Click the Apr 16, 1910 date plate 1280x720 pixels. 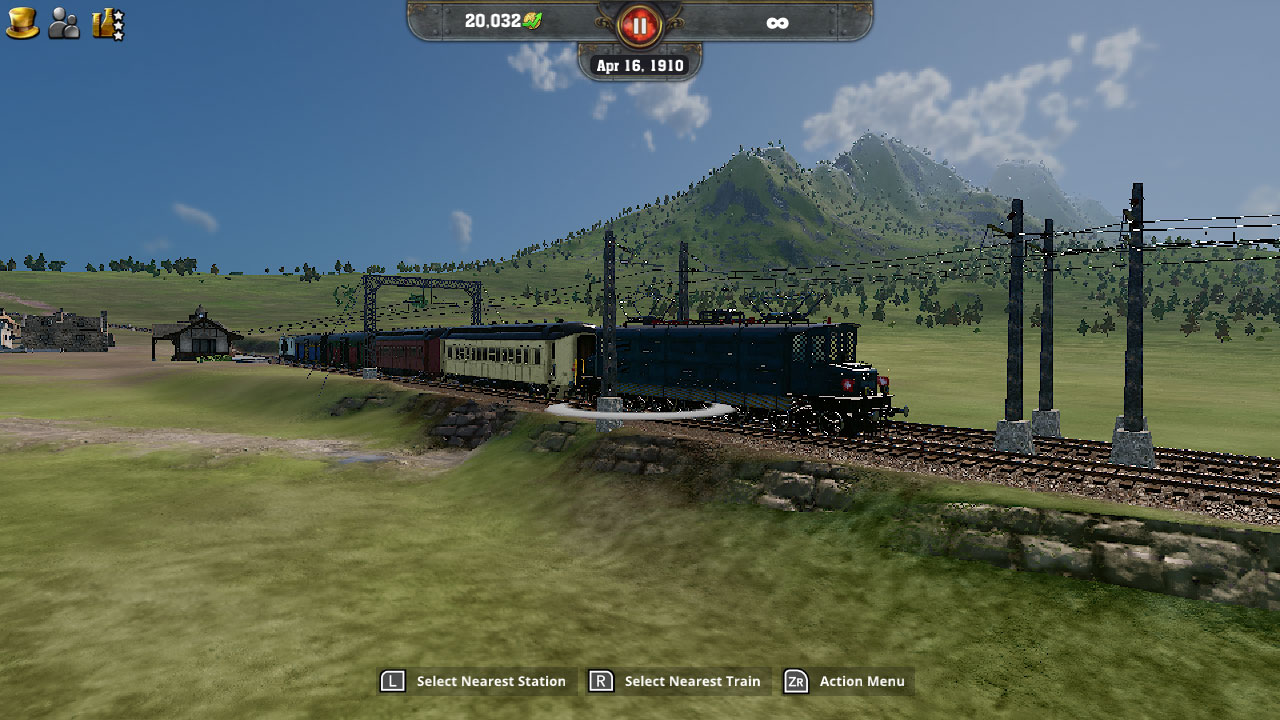click(640, 65)
